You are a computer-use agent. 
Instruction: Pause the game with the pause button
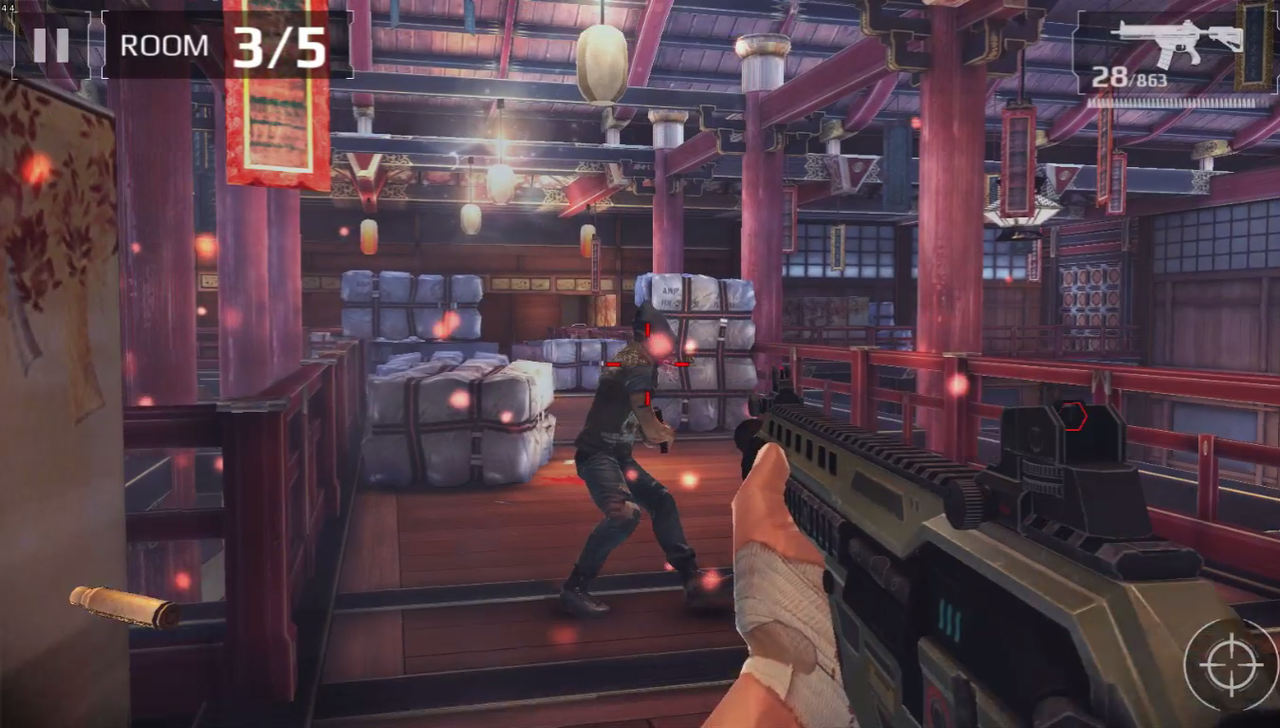coord(51,45)
